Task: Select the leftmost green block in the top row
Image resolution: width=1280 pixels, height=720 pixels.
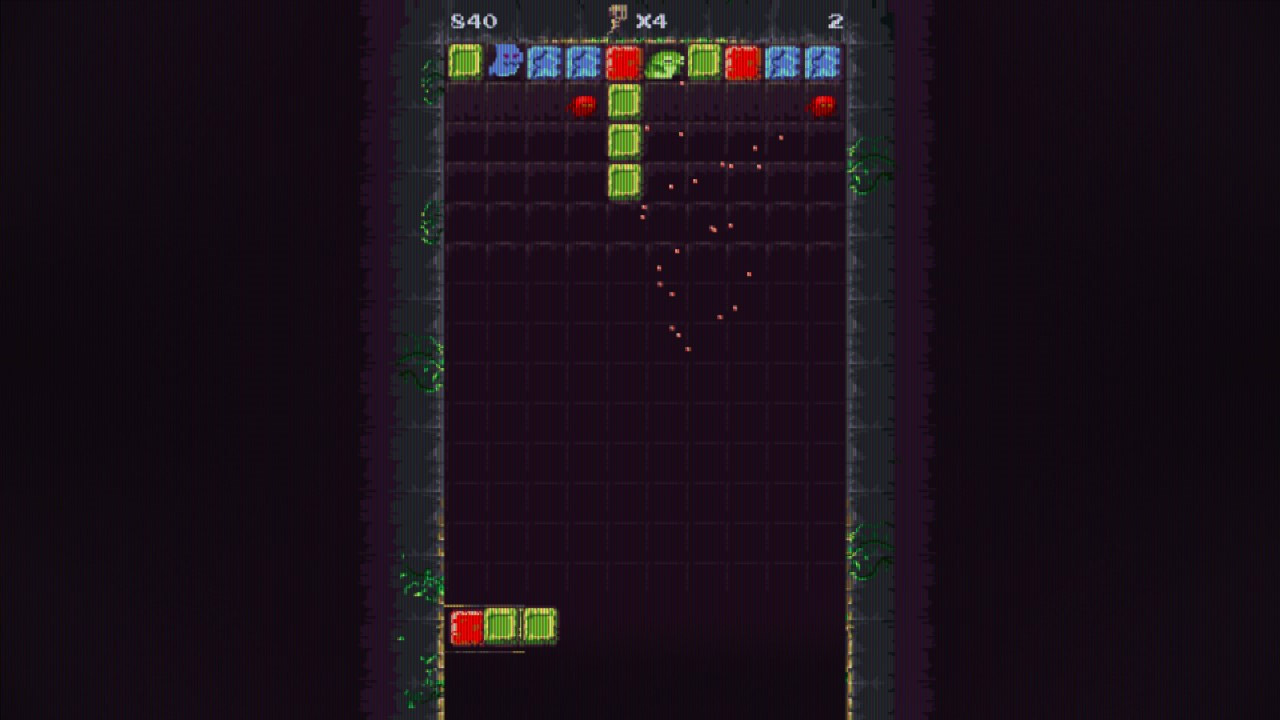Action: coord(464,64)
